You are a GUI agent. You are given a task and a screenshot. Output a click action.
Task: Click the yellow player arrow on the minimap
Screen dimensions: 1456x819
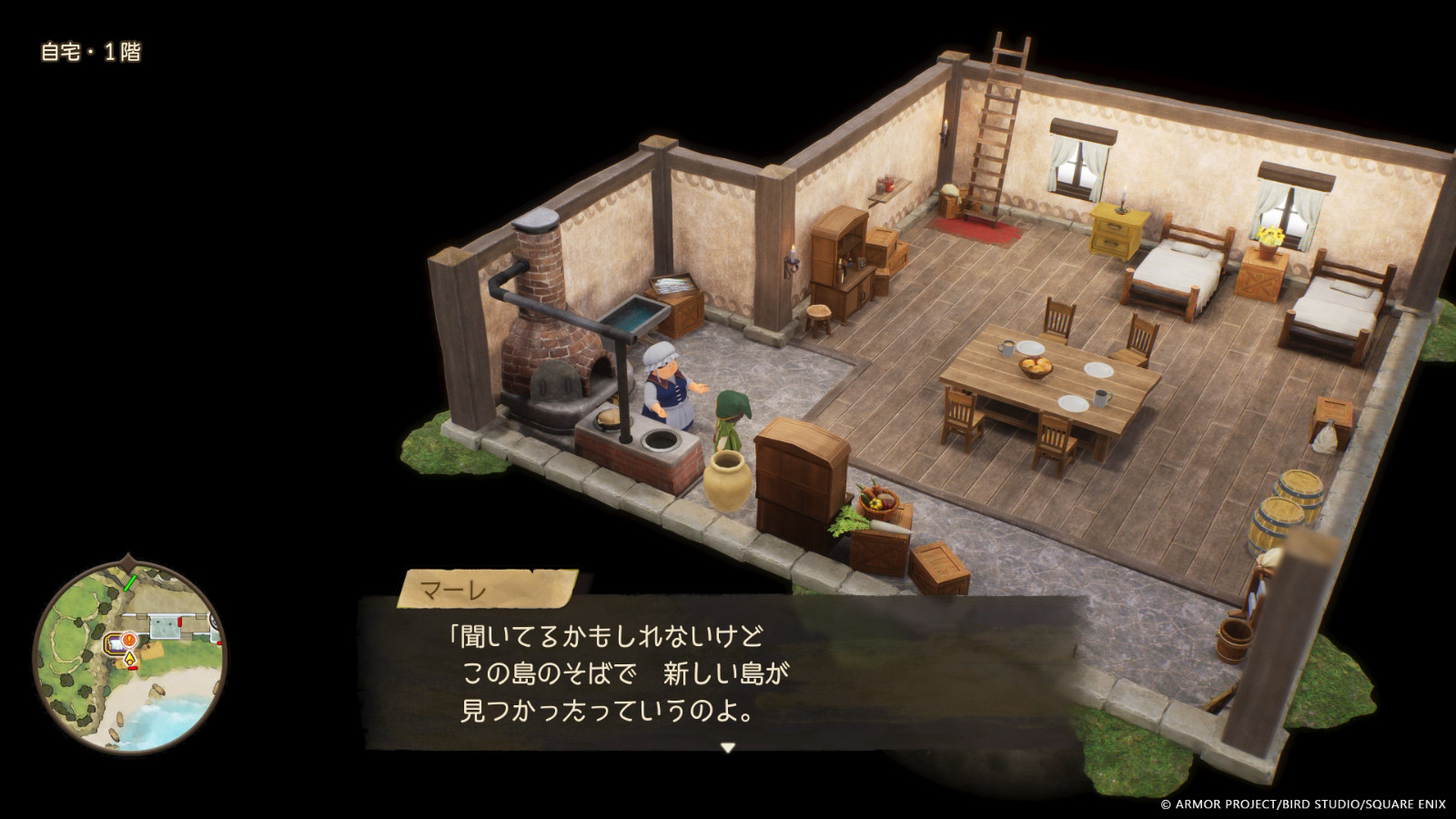[129, 657]
